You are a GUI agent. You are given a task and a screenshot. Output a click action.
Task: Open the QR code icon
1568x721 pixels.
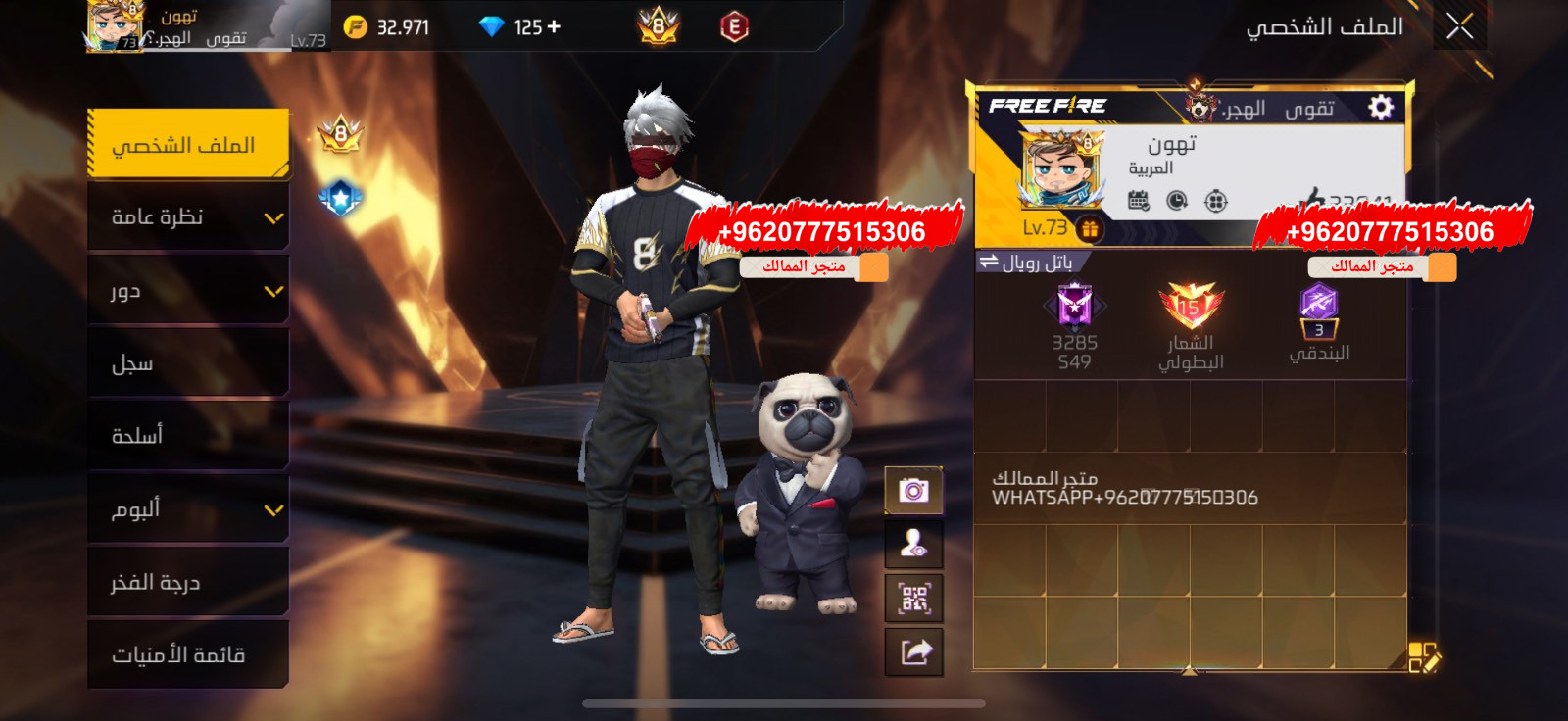click(914, 599)
